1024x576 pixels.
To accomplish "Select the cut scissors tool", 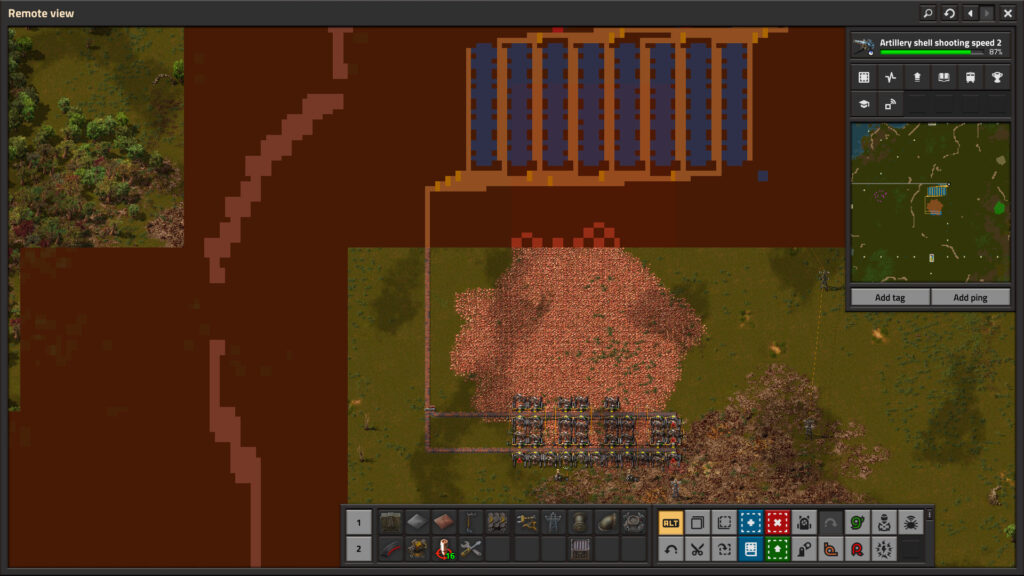I will (x=697, y=548).
